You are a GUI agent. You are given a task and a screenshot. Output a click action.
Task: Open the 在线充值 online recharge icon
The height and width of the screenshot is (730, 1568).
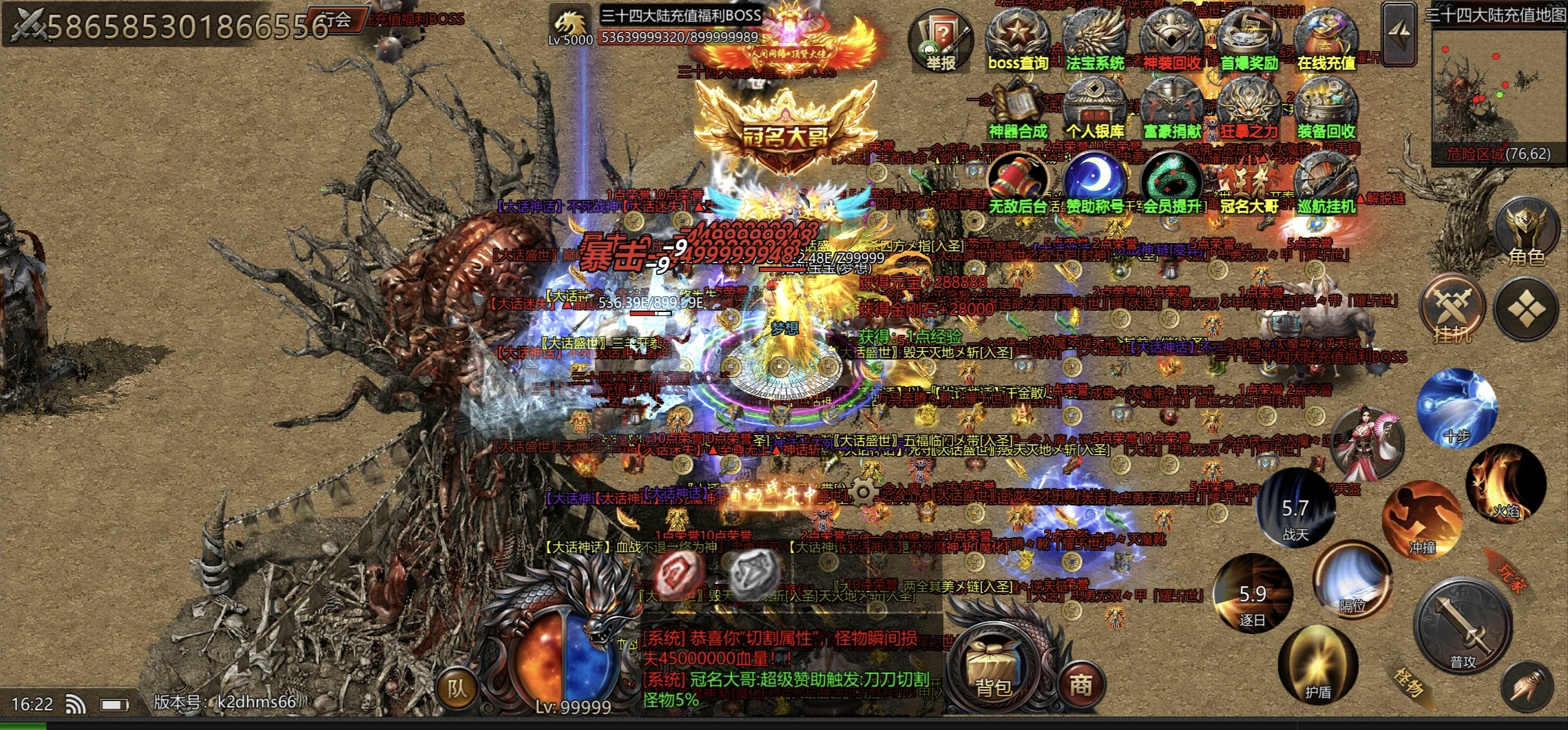coord(1326,40)
